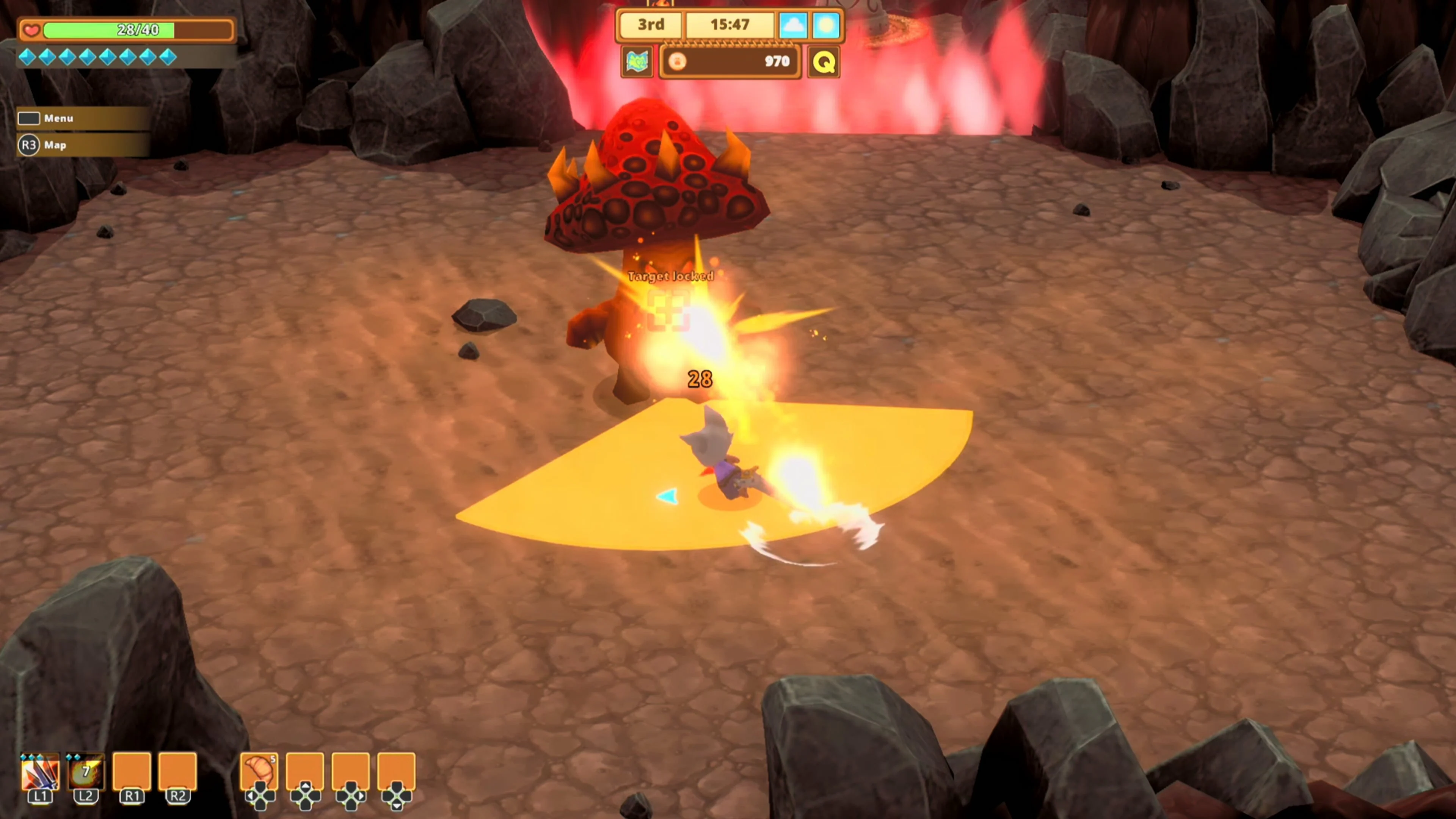Open the Menu from the top-left prompt
1456x819 pixels.
click(x=58, y=118)
